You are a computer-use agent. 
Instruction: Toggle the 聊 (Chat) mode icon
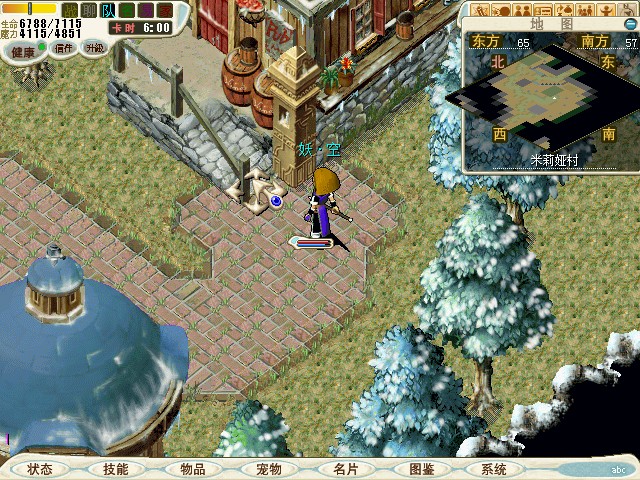tap(89, 10)
